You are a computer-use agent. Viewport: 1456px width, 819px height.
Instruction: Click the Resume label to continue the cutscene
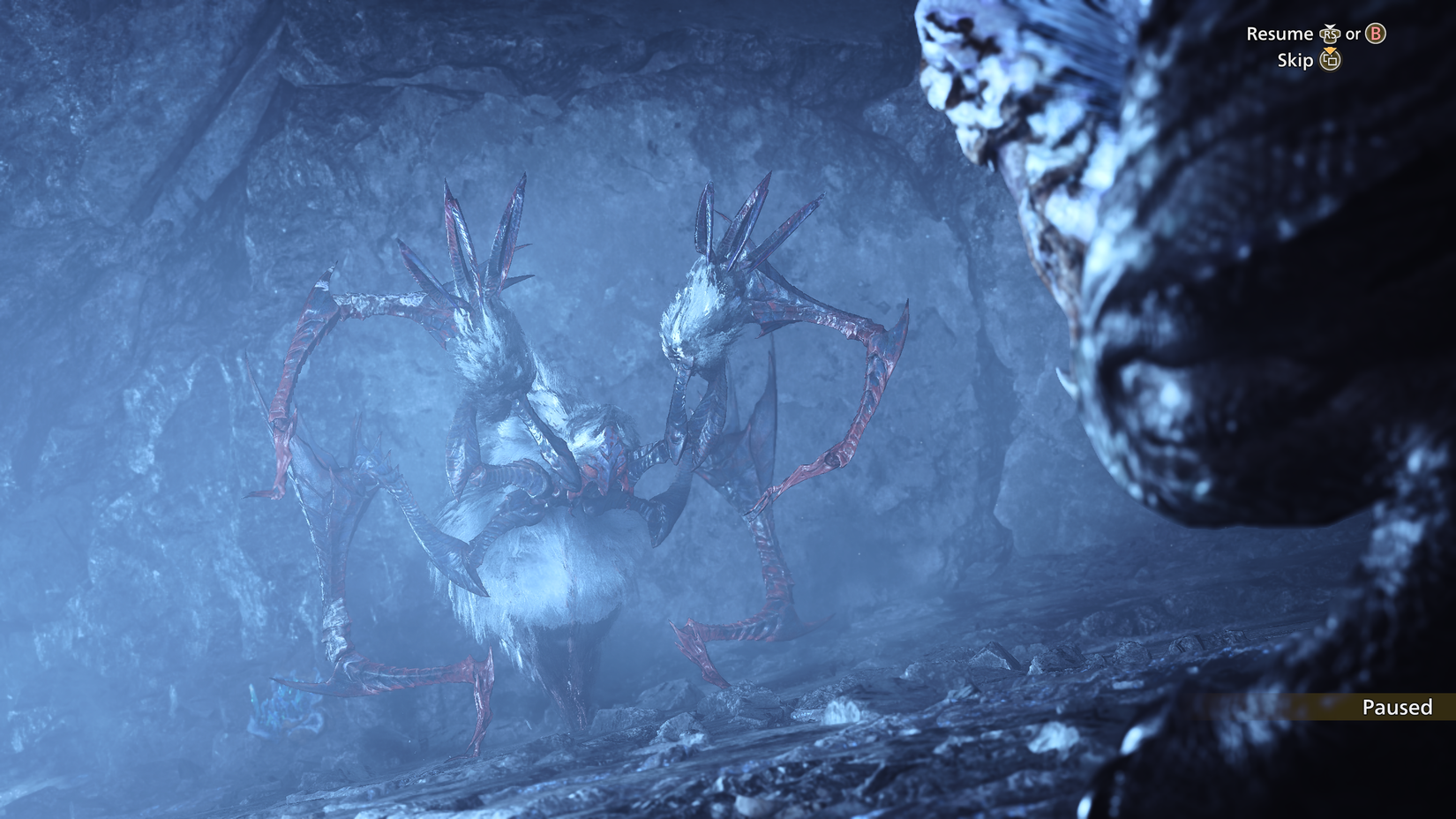1280,35
